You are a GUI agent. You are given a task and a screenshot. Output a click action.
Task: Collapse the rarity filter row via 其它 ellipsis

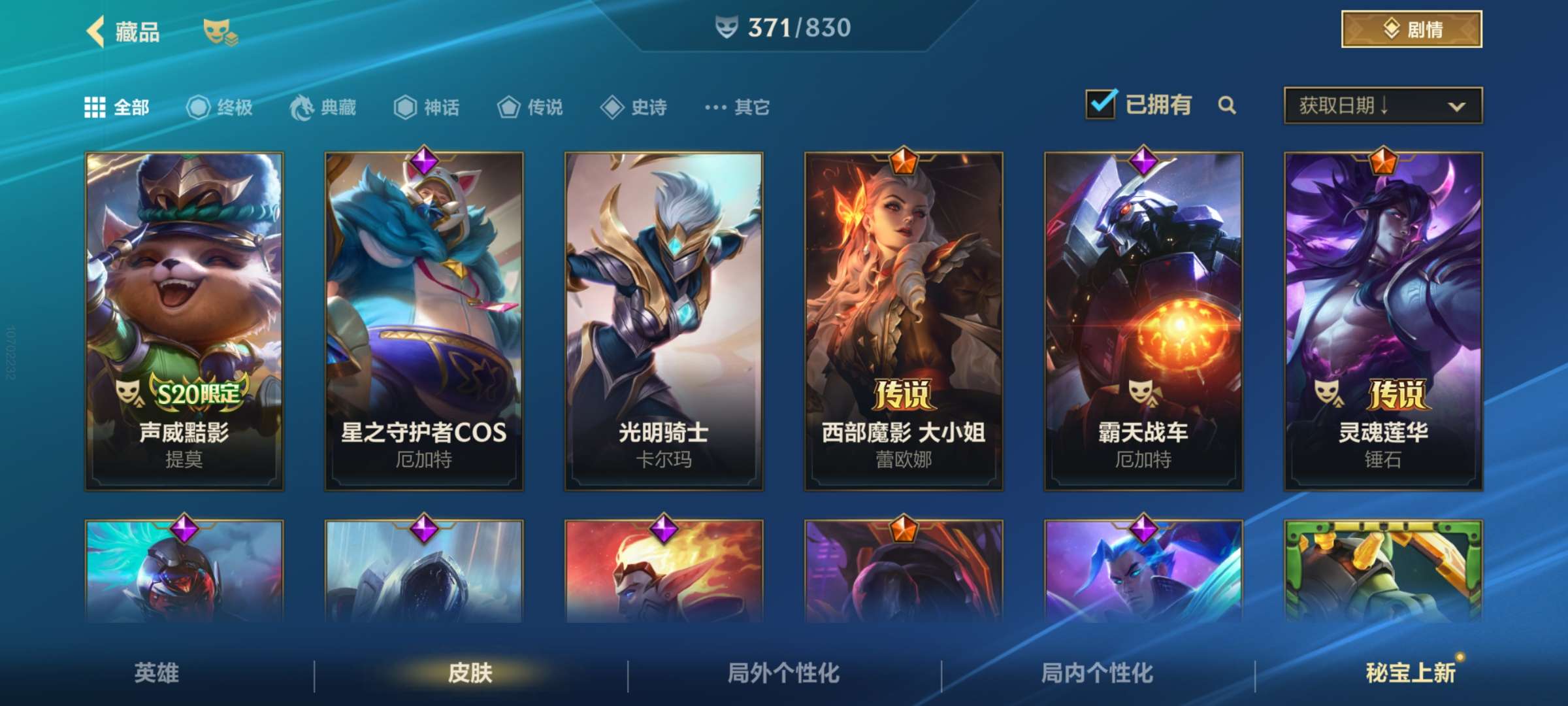pos(716,108)
